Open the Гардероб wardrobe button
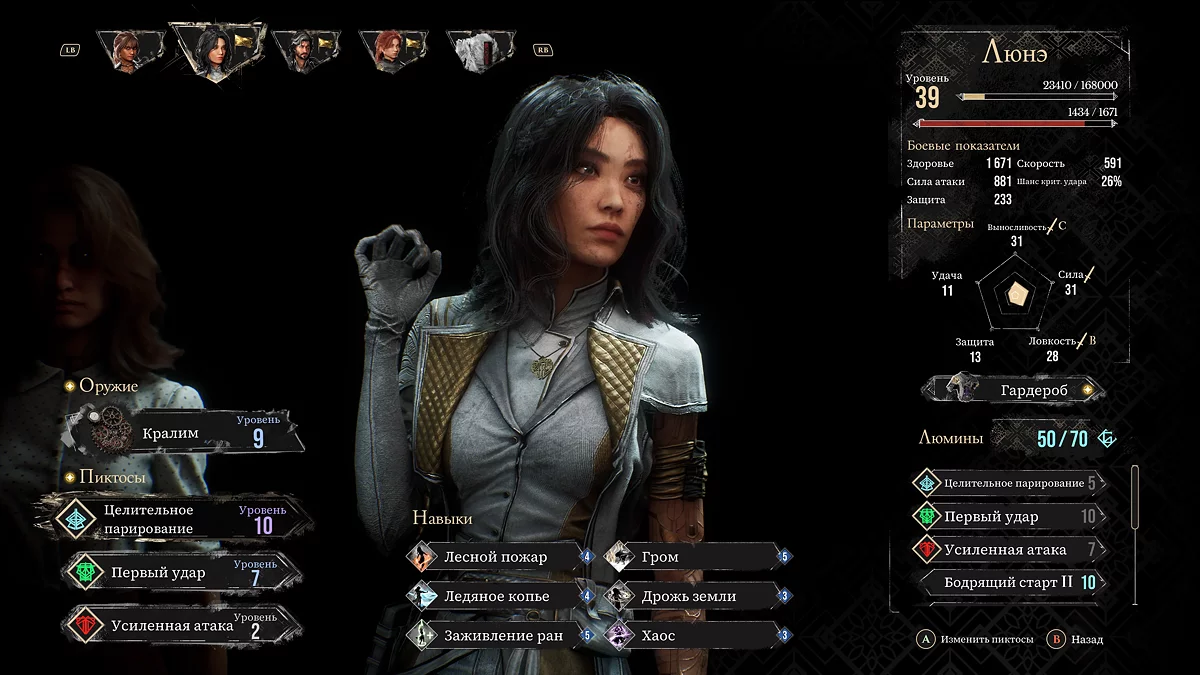The width and height of the screenshot is (1200, 675). click(x=1013, y=389)
